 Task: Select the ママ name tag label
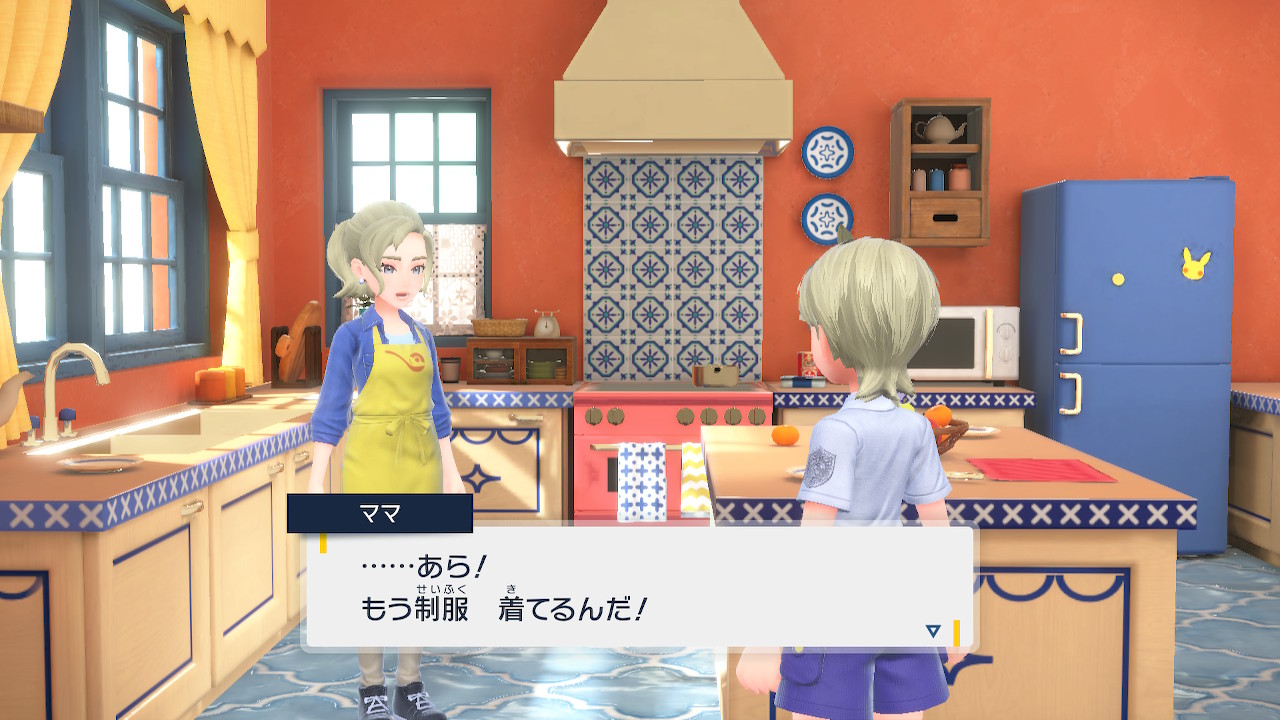tap(380, 513)
